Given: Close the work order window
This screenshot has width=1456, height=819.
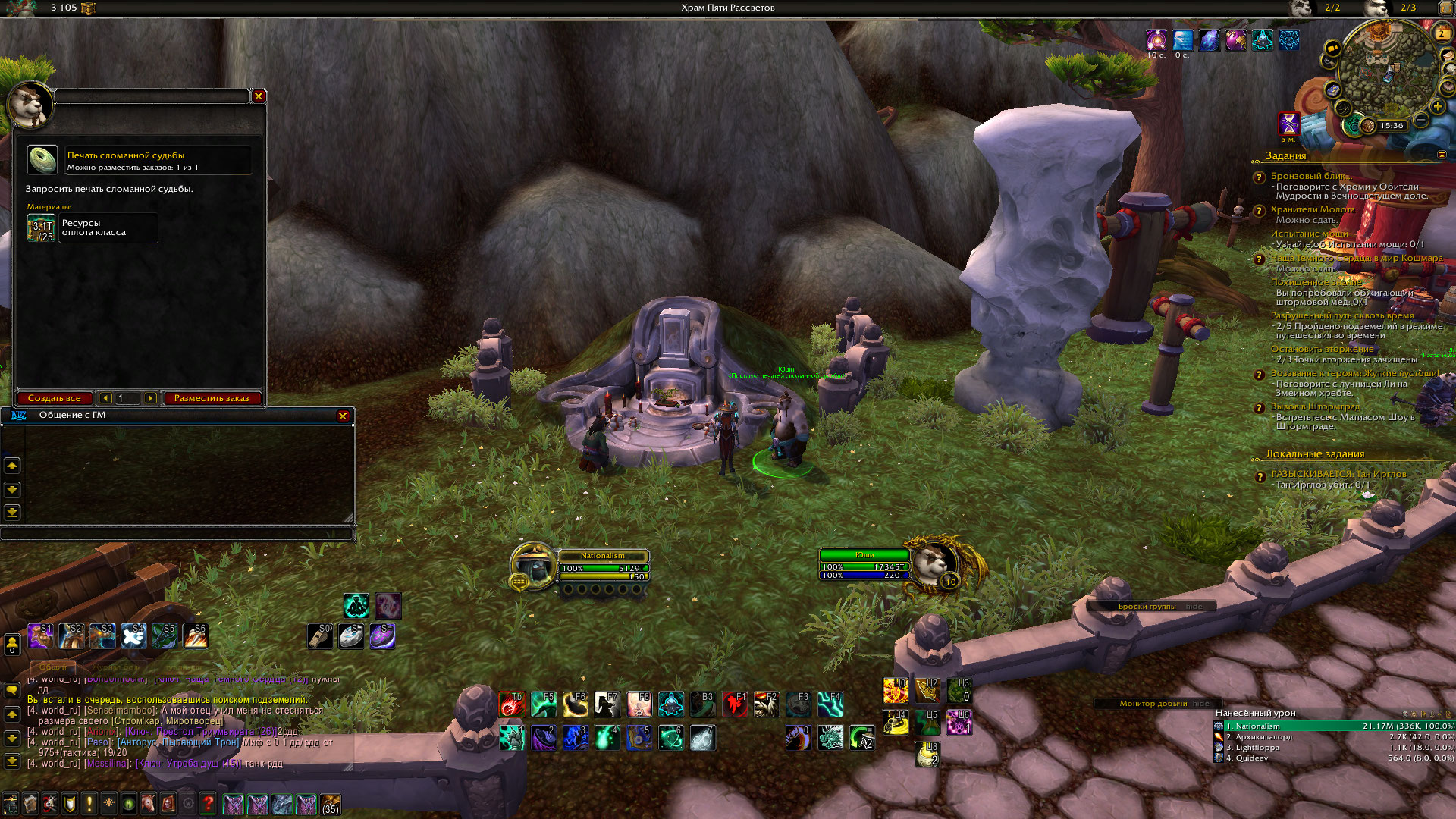Looking at the screenshot, I should (x=259, y=96).
